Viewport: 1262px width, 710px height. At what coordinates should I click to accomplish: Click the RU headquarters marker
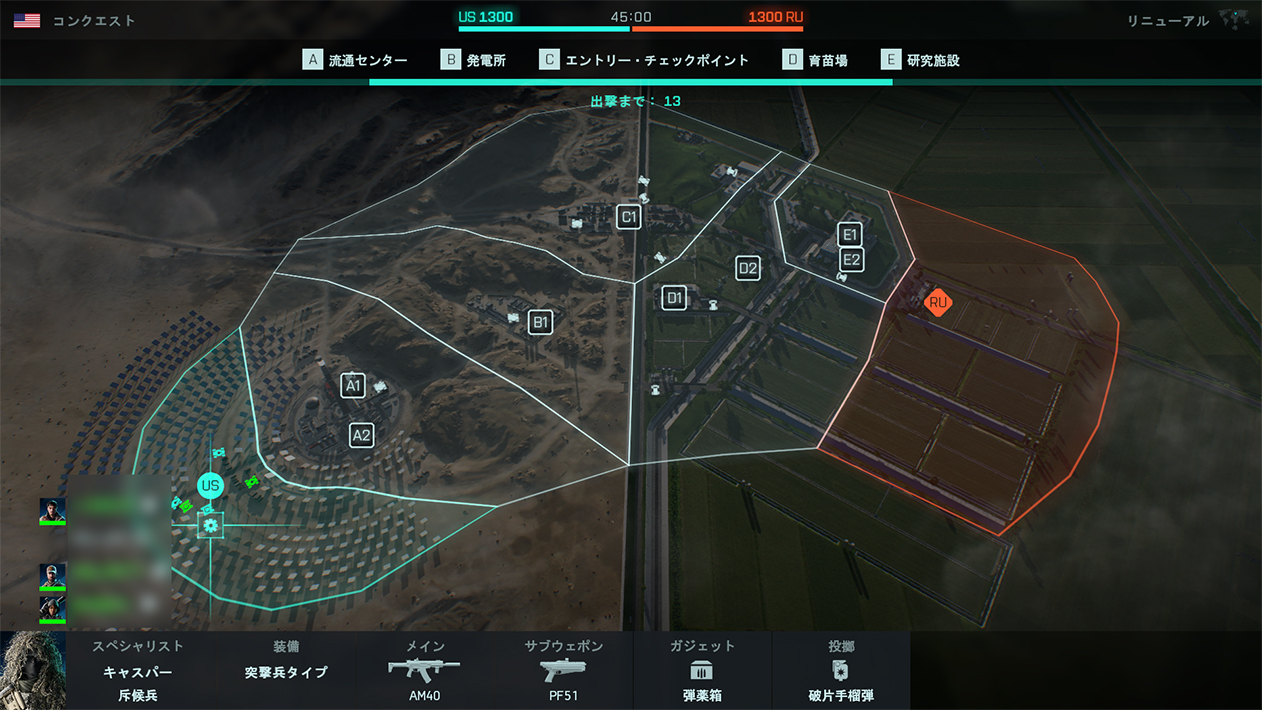pos(937,302)
